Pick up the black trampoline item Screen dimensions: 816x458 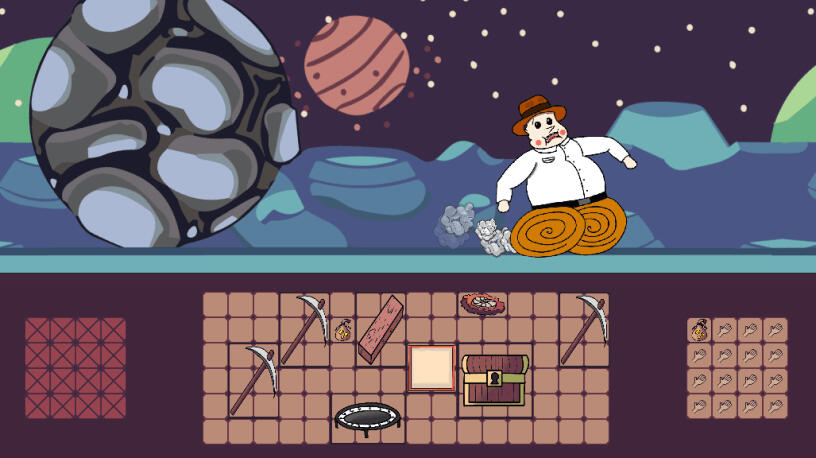[368, 418]
